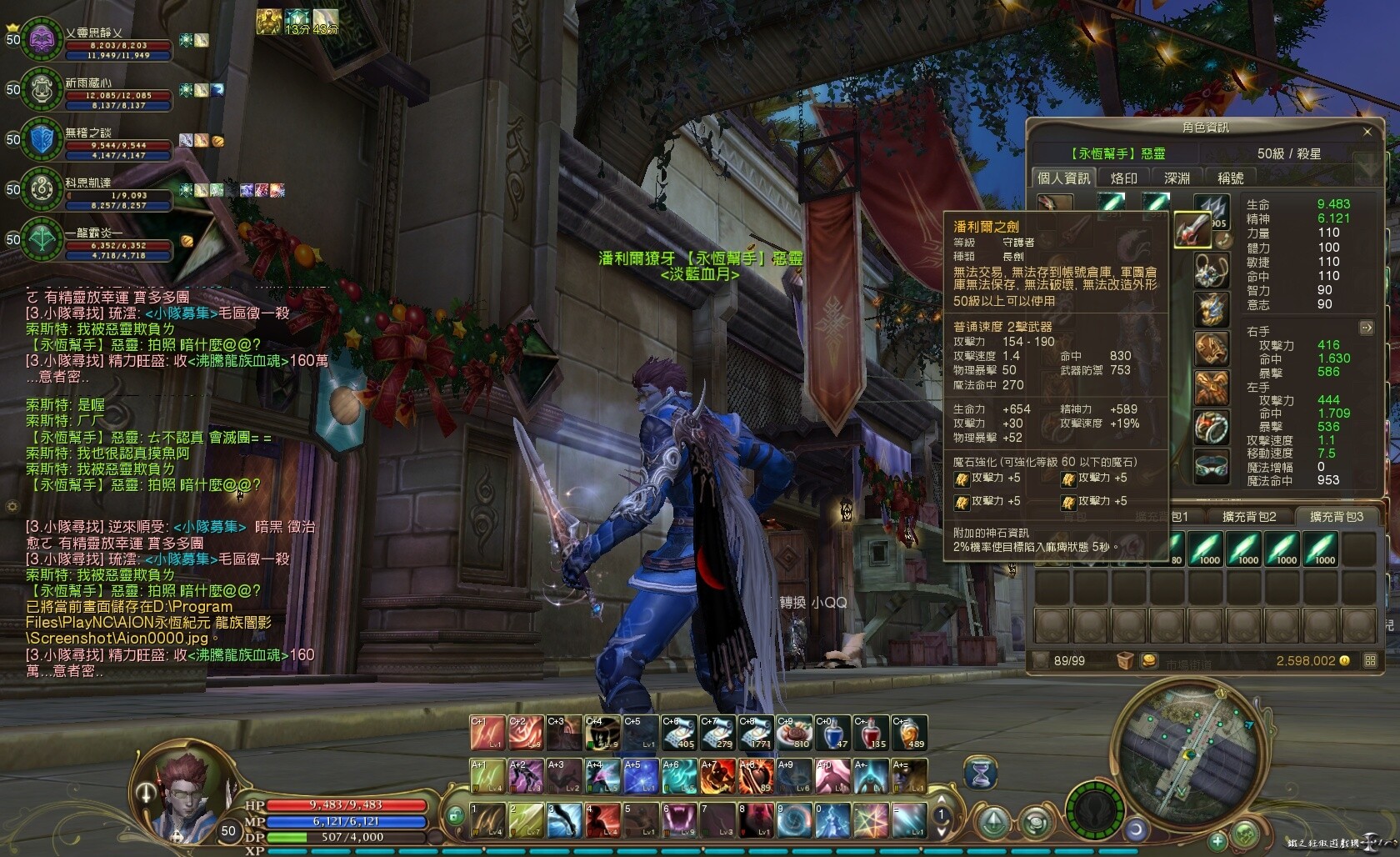This screenshot has width=1400, height=857.
Task: Eat the food plate item, count 810
Action: 794,733
